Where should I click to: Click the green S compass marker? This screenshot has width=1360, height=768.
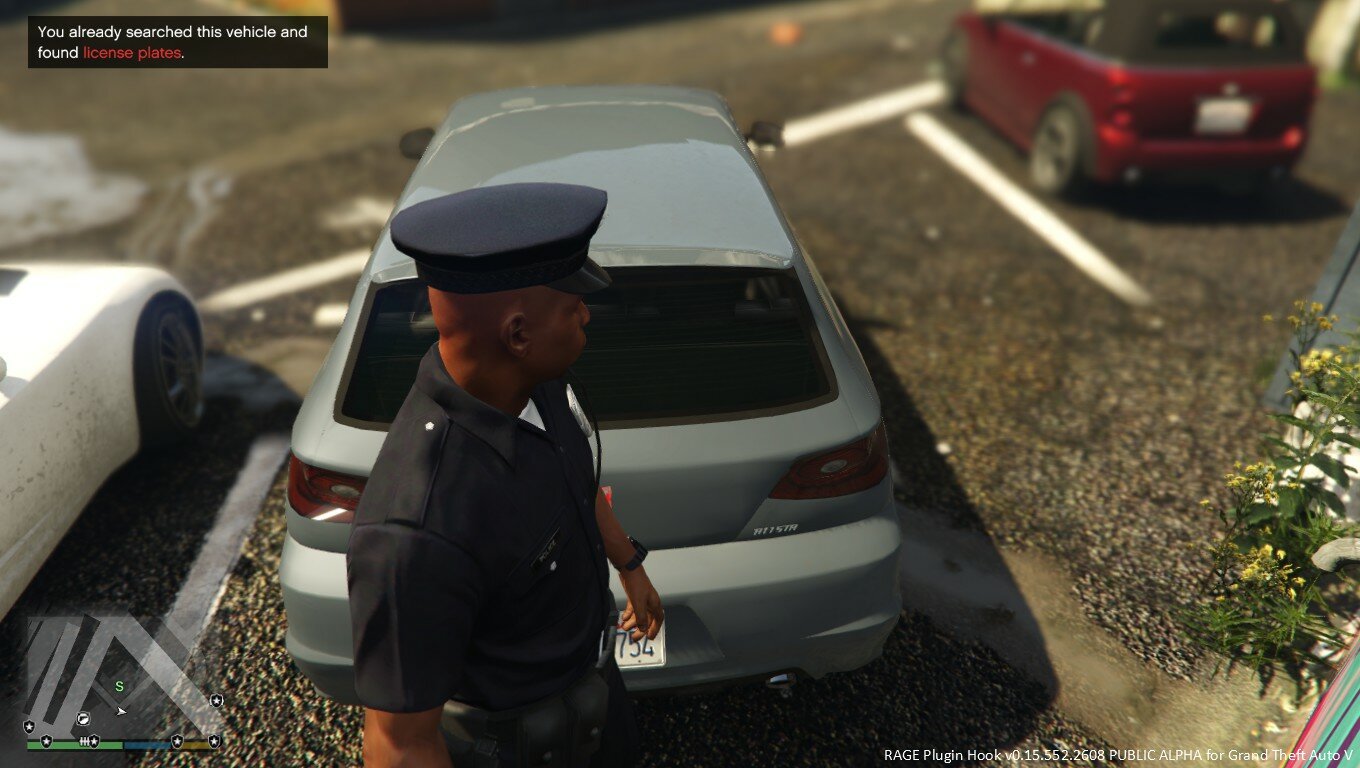(120, 686)
